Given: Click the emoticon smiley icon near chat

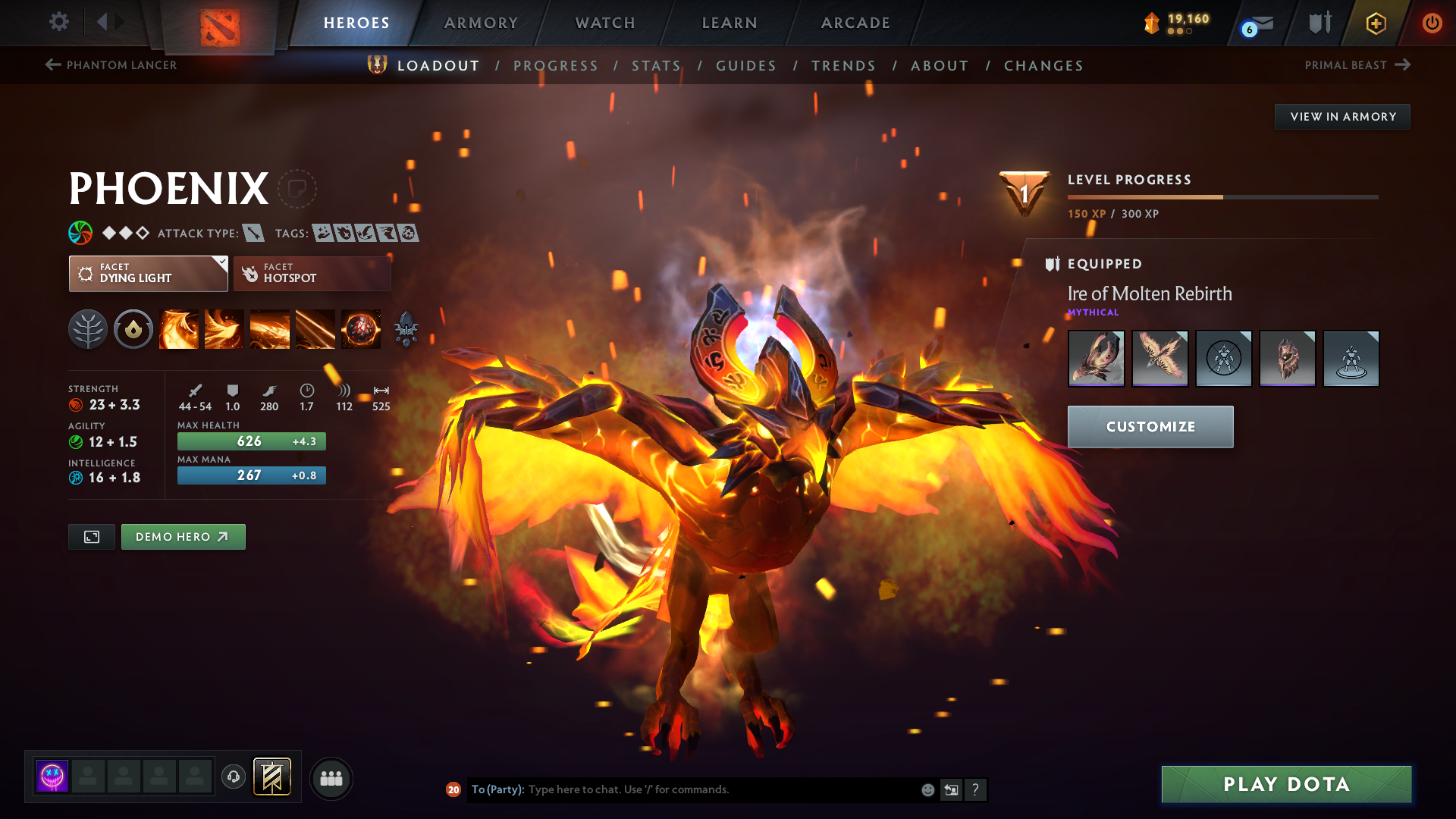Looking at the screenshot, I should click(x=927, y=789).
